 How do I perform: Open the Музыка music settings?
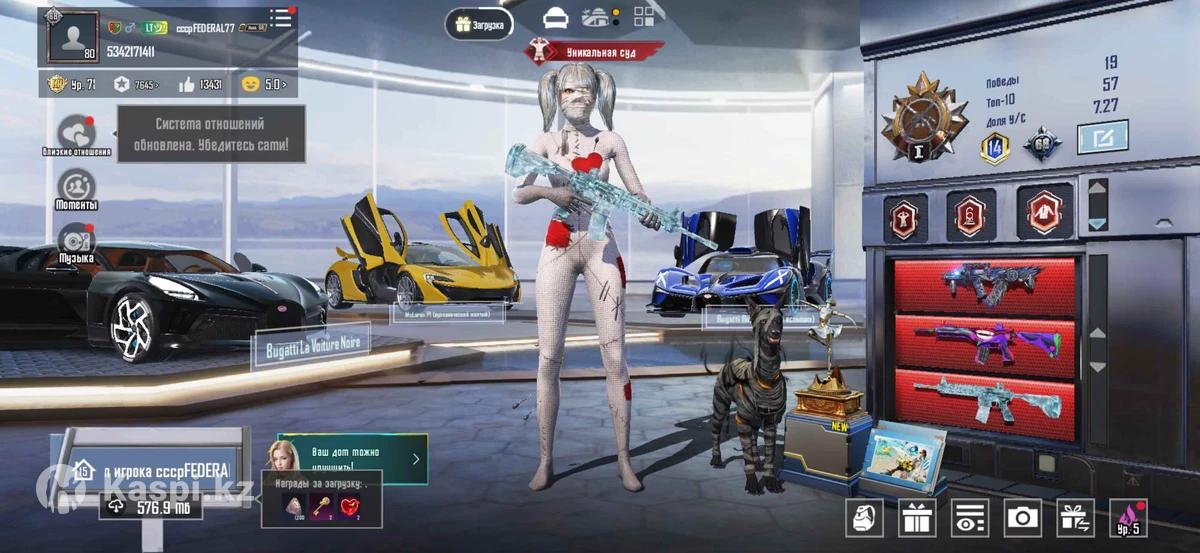click(x=76, y=242)
